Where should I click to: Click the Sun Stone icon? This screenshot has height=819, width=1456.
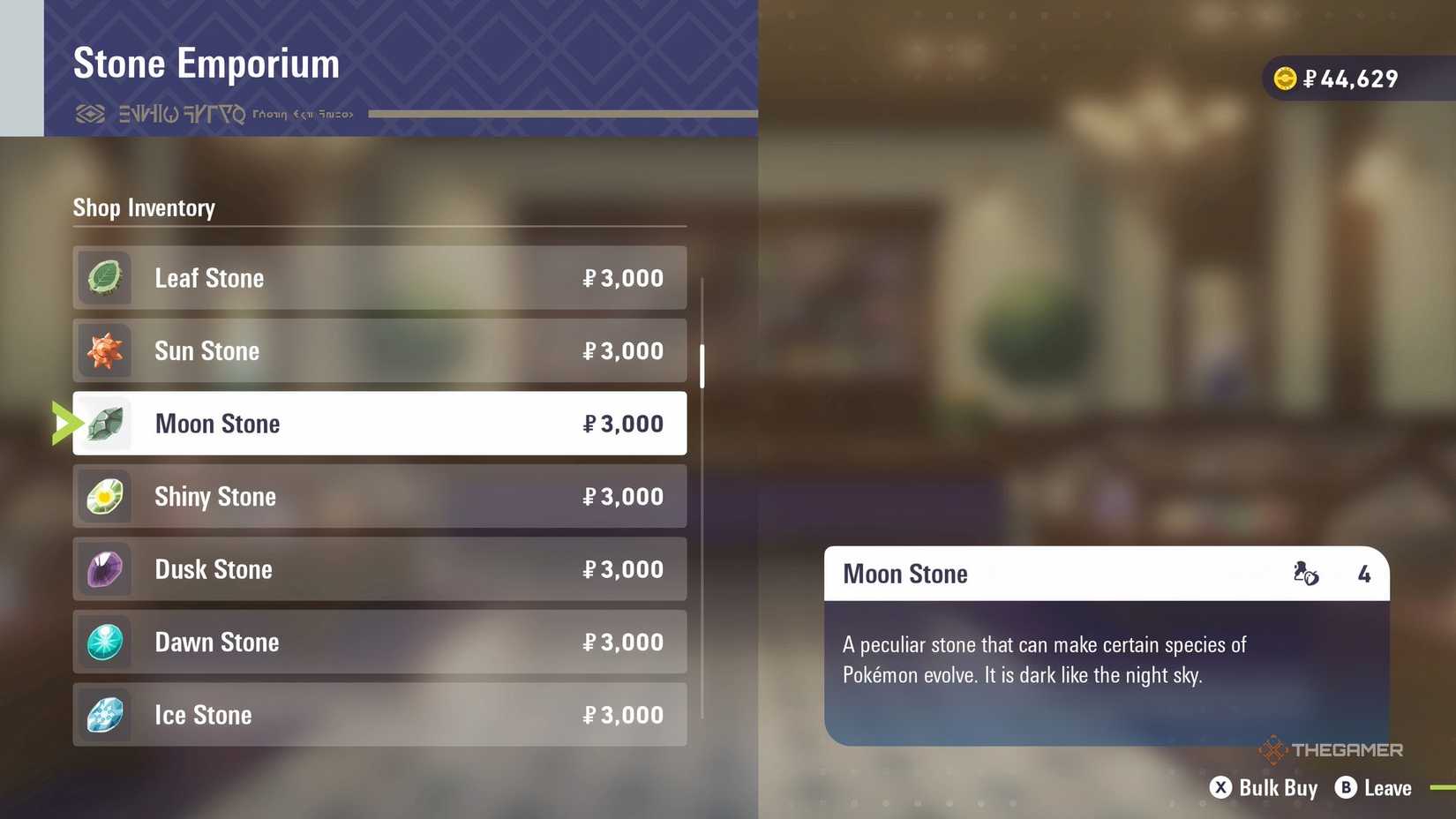pyautogui.click(x=104, y=350)
